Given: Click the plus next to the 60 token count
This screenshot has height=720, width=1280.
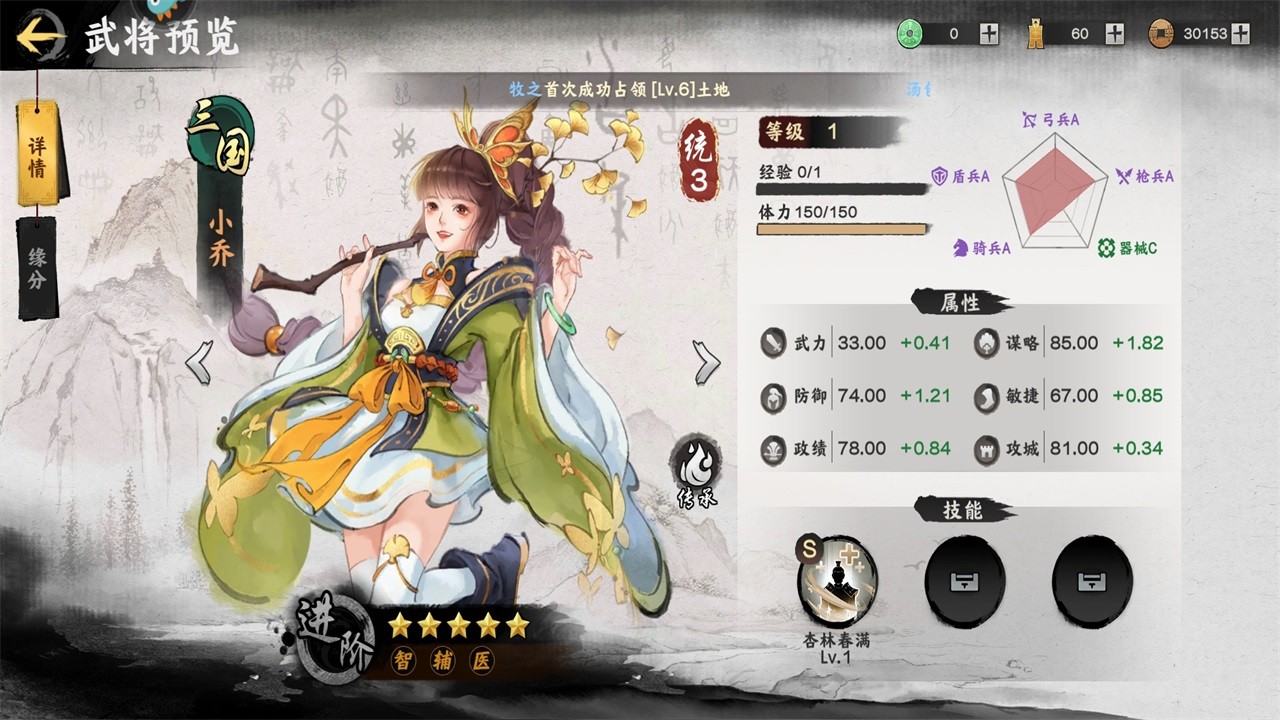Looking at the screenshot, I should (x=1115, y=34).
